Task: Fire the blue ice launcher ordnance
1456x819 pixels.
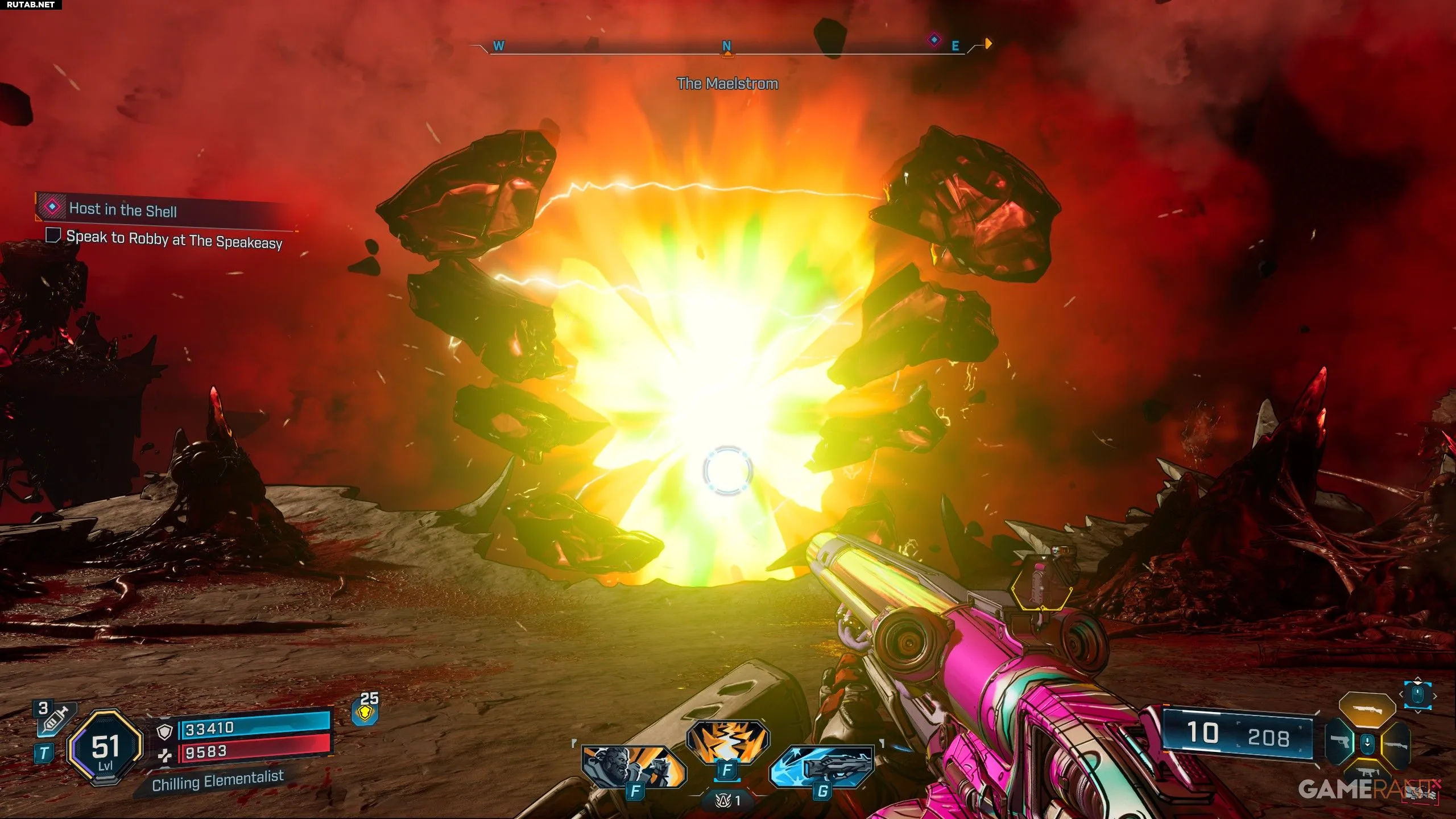Action: [x=822, y=766]
